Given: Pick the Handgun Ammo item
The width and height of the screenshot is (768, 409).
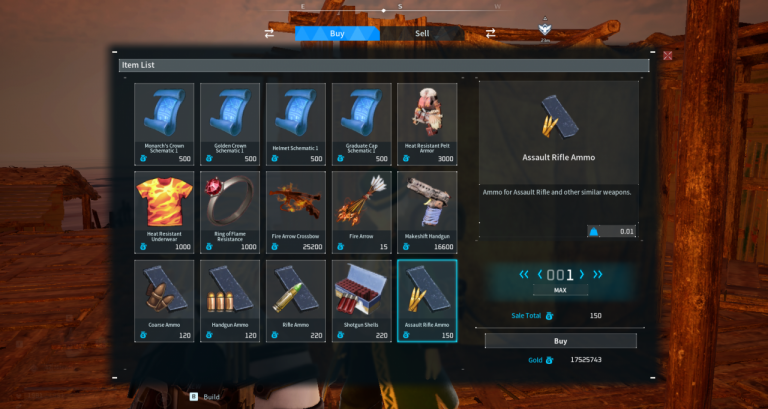Looking at the screenshot, I should pyautogui.click(x=230, y=300).
